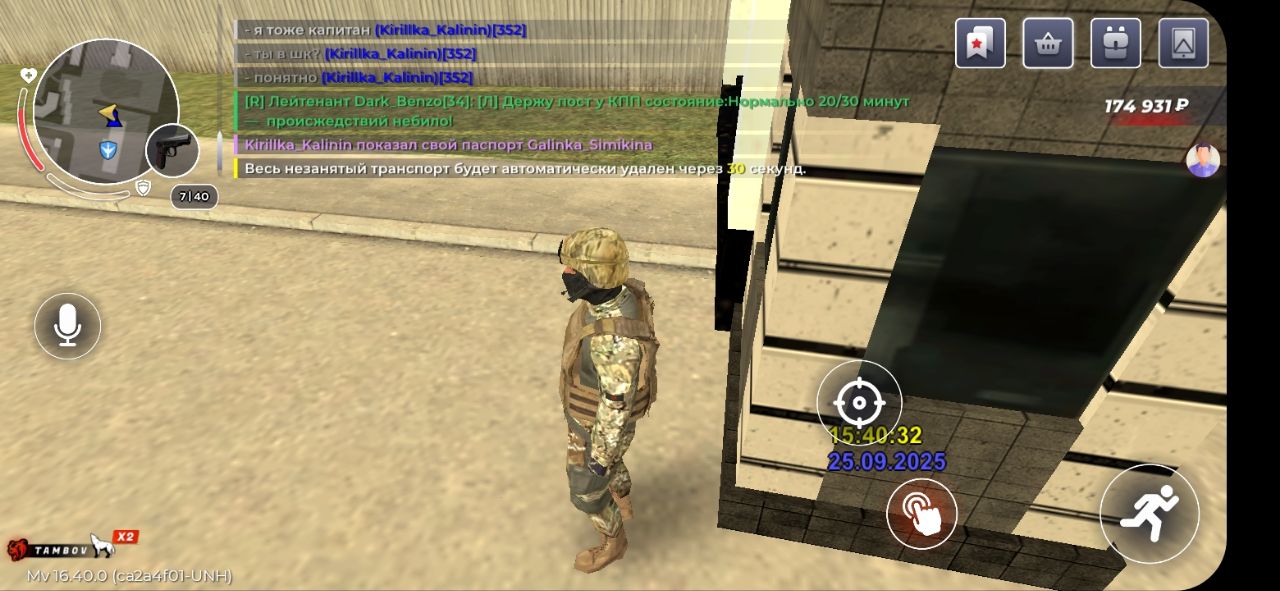Tap the Tambov server logo
The image size is (1280, 591).
[48, 549]
